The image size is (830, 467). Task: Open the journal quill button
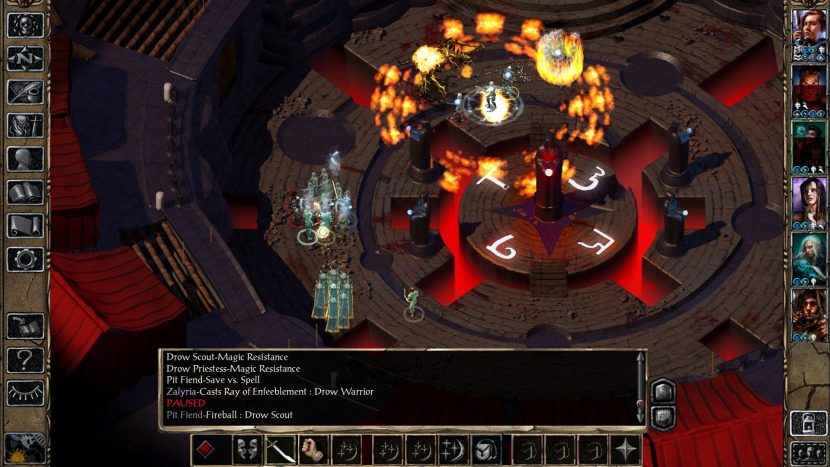(25, 92)
